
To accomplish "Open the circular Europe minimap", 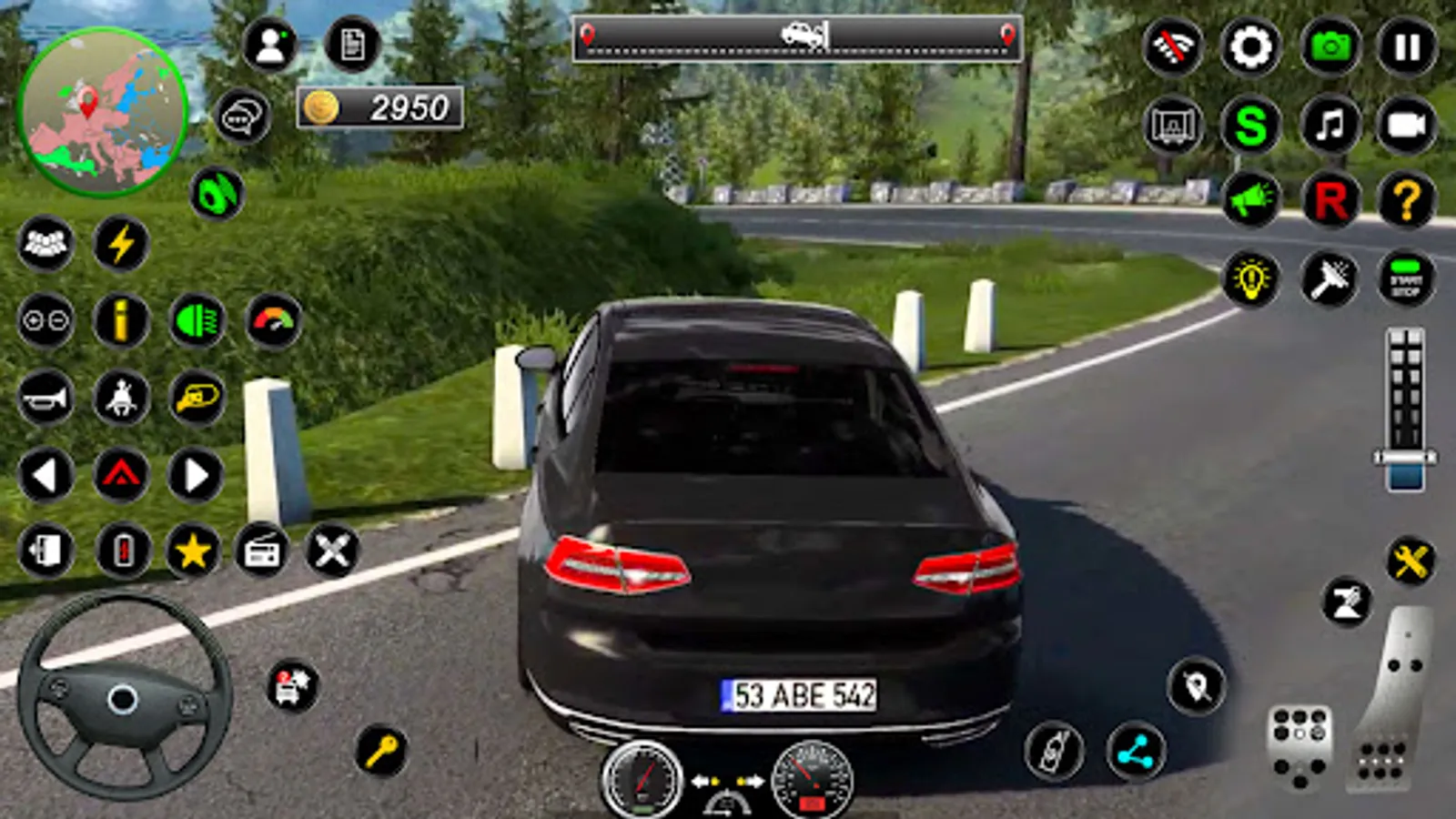I will click(102, 112).
